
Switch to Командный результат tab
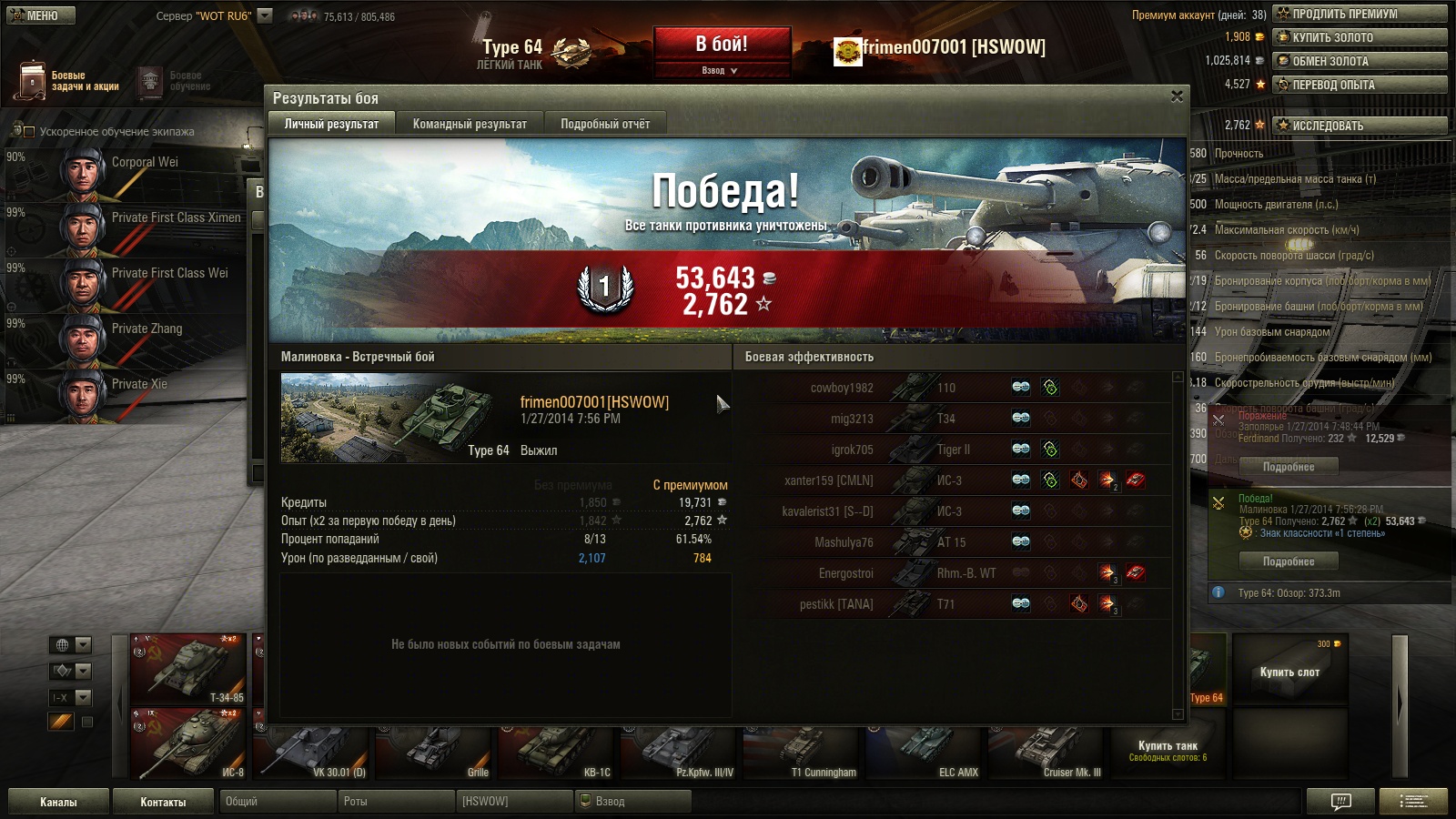470,124
